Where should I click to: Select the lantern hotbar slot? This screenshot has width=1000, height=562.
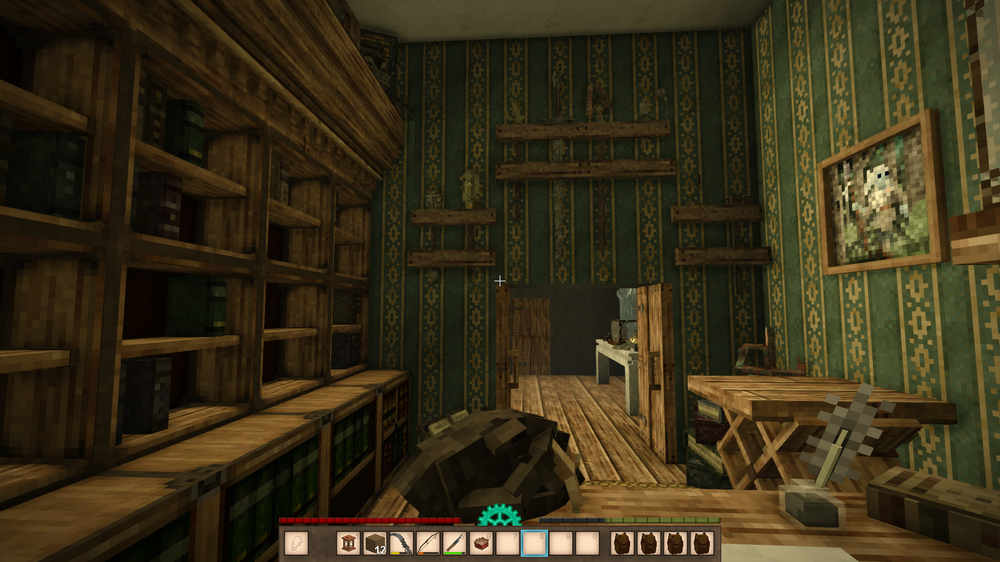(x=349, y=543)
